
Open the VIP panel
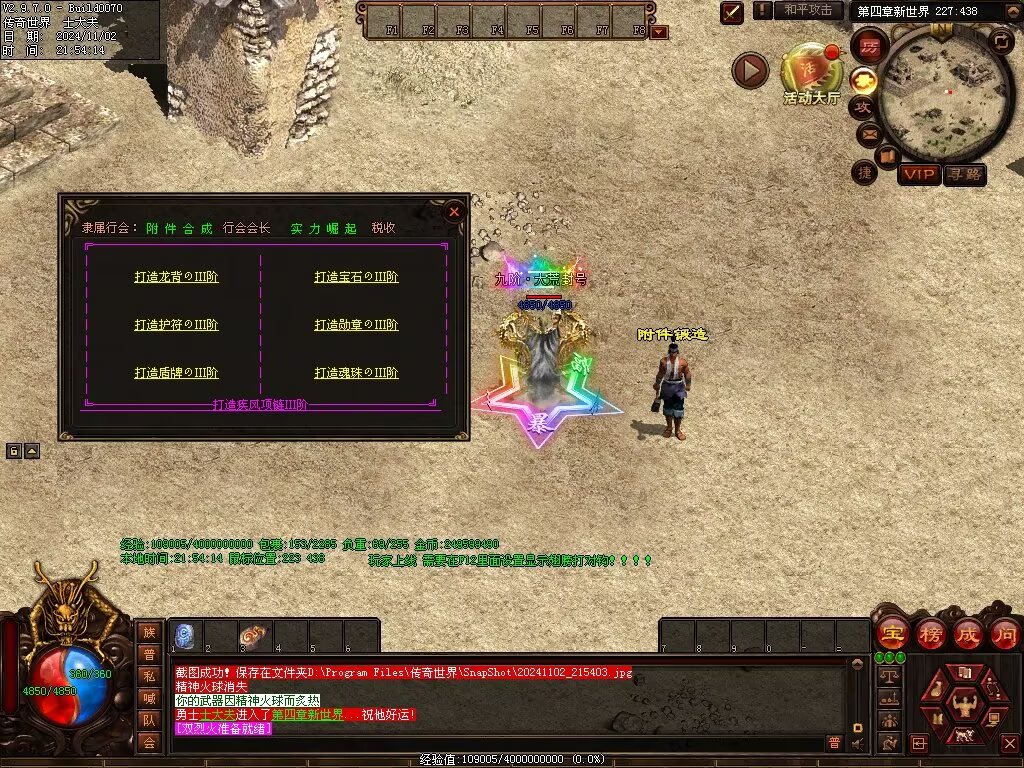919,174
